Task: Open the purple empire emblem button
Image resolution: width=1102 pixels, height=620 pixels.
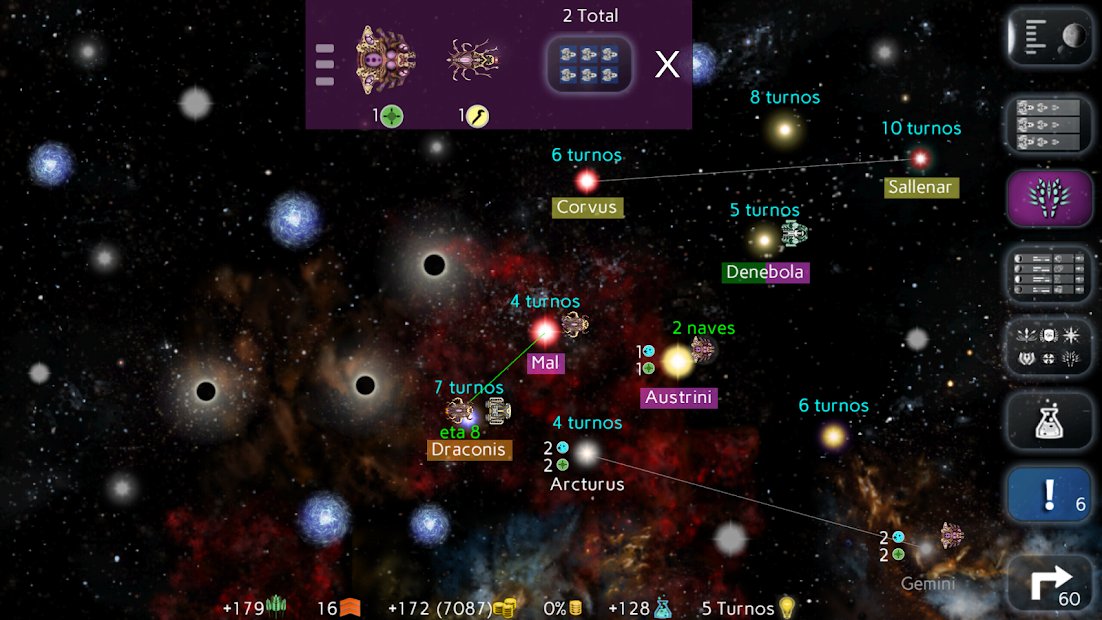Action: pyautogui.click(x=1048, y=199)
